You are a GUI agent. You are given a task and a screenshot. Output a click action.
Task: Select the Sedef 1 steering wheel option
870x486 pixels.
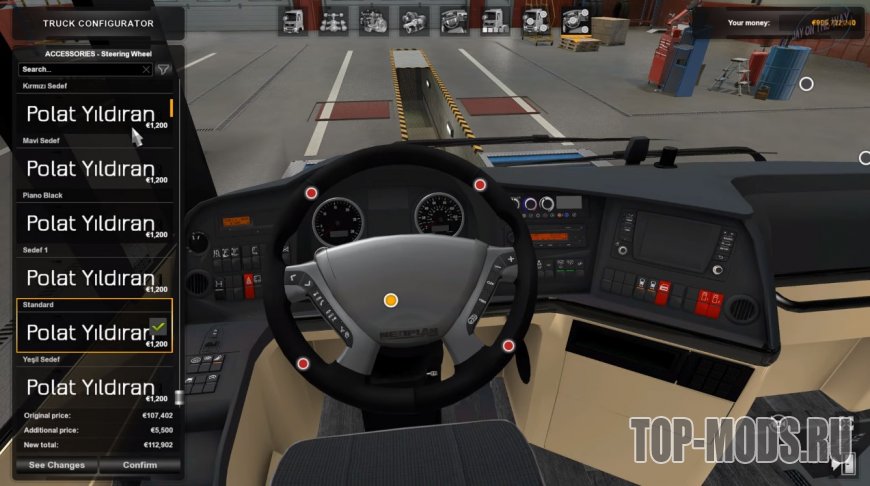(94, 277)
